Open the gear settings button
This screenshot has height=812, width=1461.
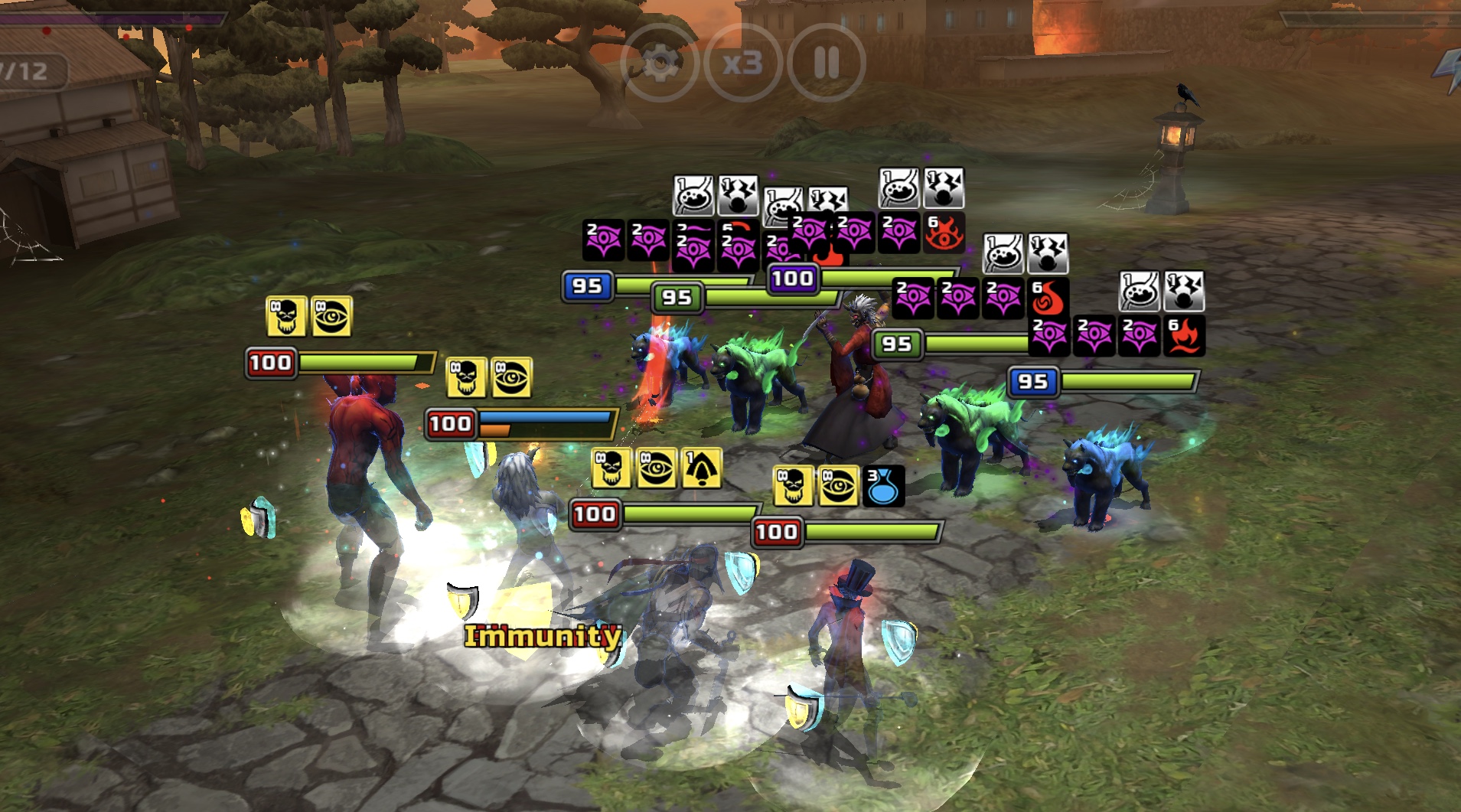[659, 63]
